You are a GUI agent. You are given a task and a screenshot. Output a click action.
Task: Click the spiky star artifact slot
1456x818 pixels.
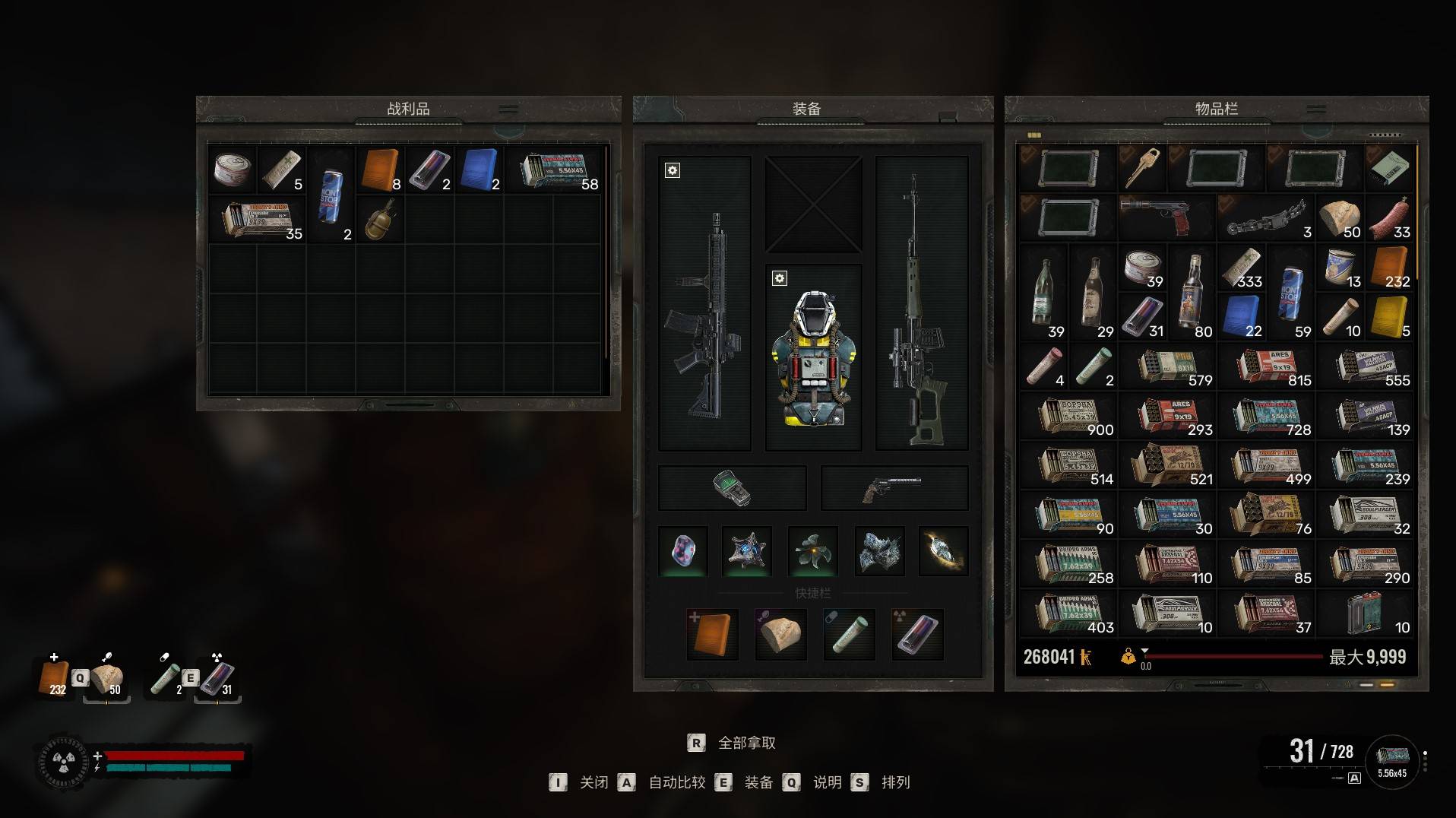point(746,551)
